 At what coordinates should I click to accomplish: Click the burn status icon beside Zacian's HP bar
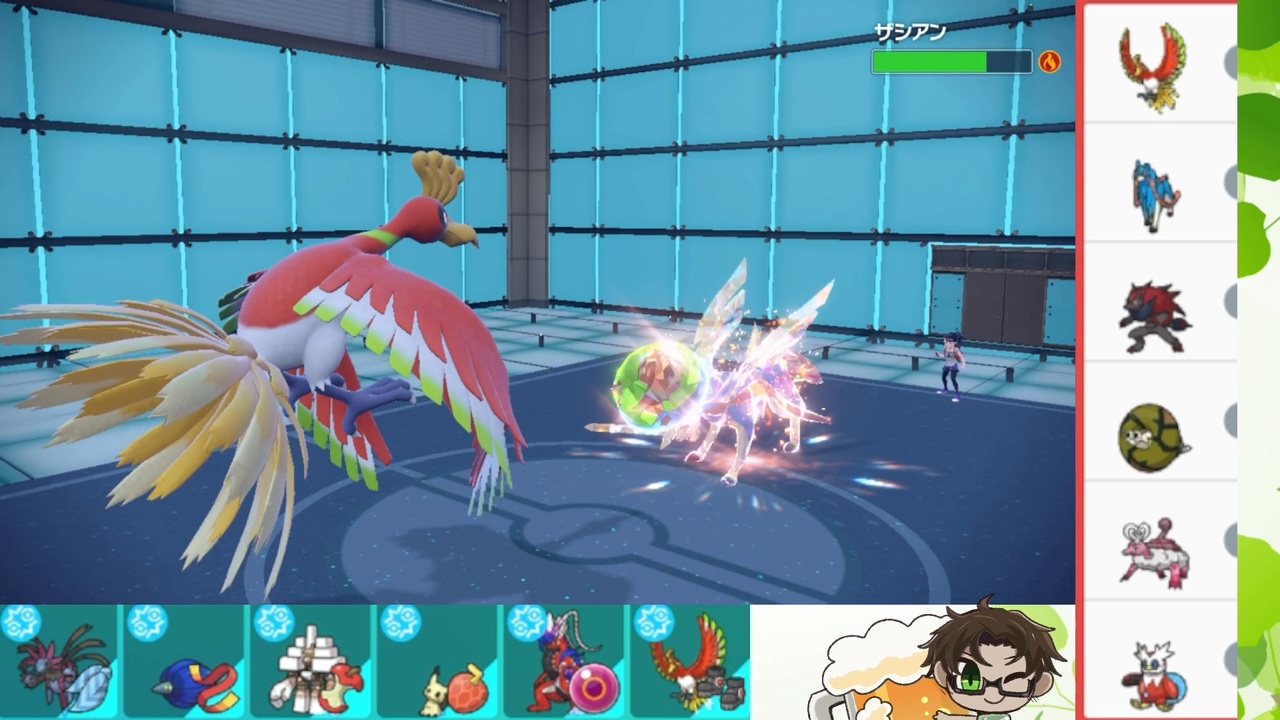[1048, 63]
